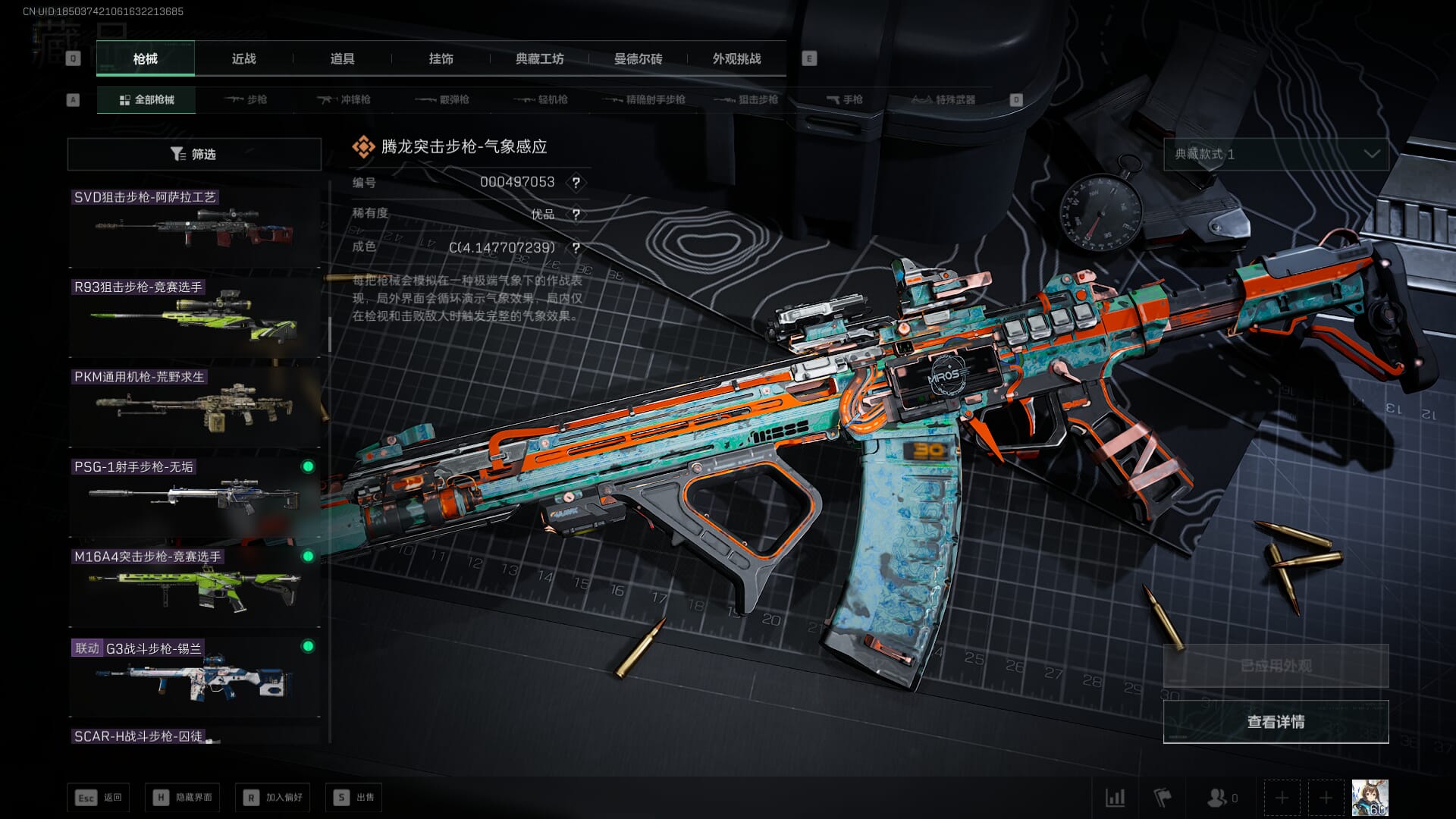
Task: Choose the R93狙击步枪-竞赛选手 skin
Action: (194, 318)
